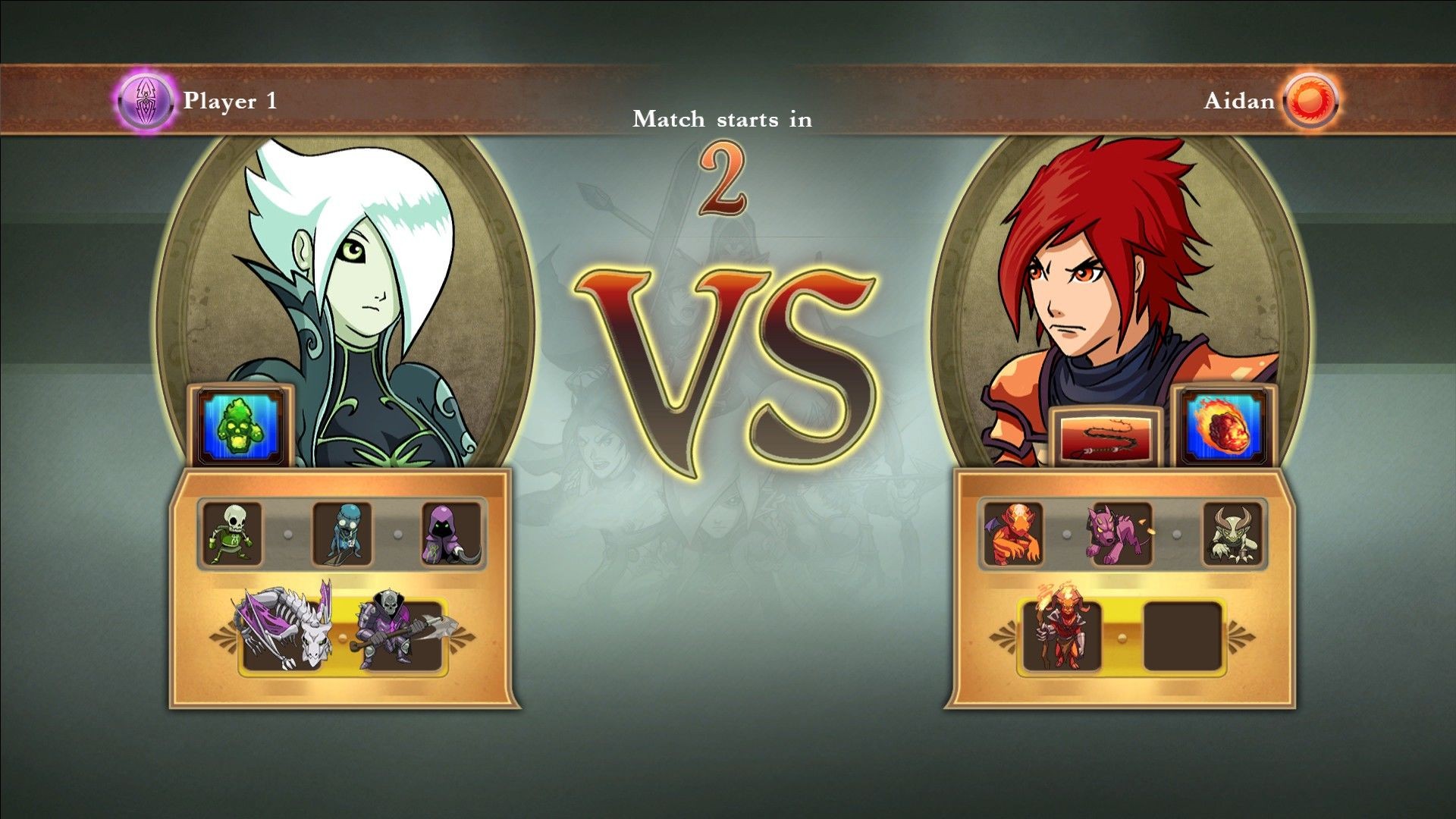
Task: Click Aidan's fiery orange faction emblem
Action: tap(1310, 100)
